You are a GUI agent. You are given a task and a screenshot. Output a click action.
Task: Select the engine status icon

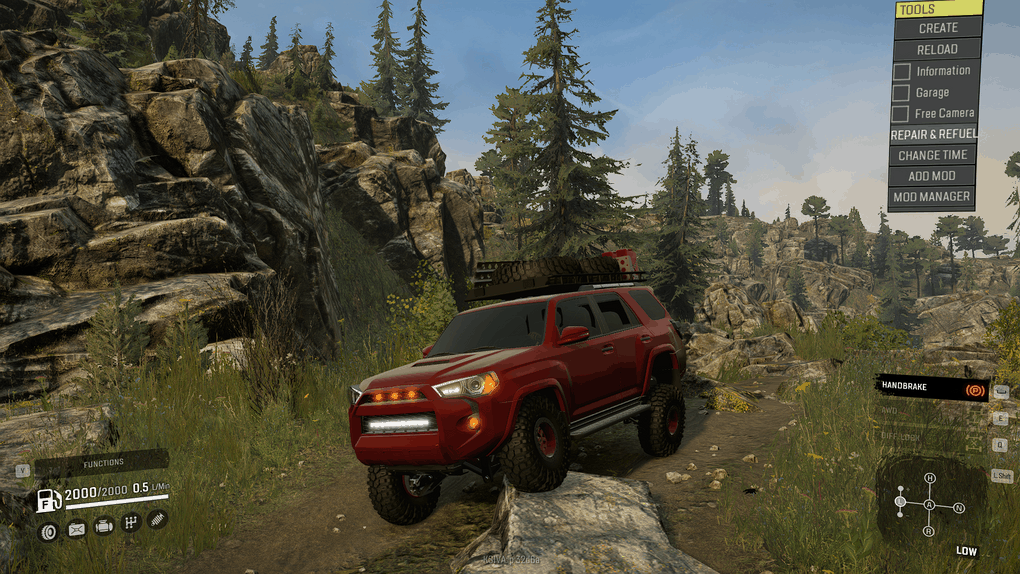point(103,525)
